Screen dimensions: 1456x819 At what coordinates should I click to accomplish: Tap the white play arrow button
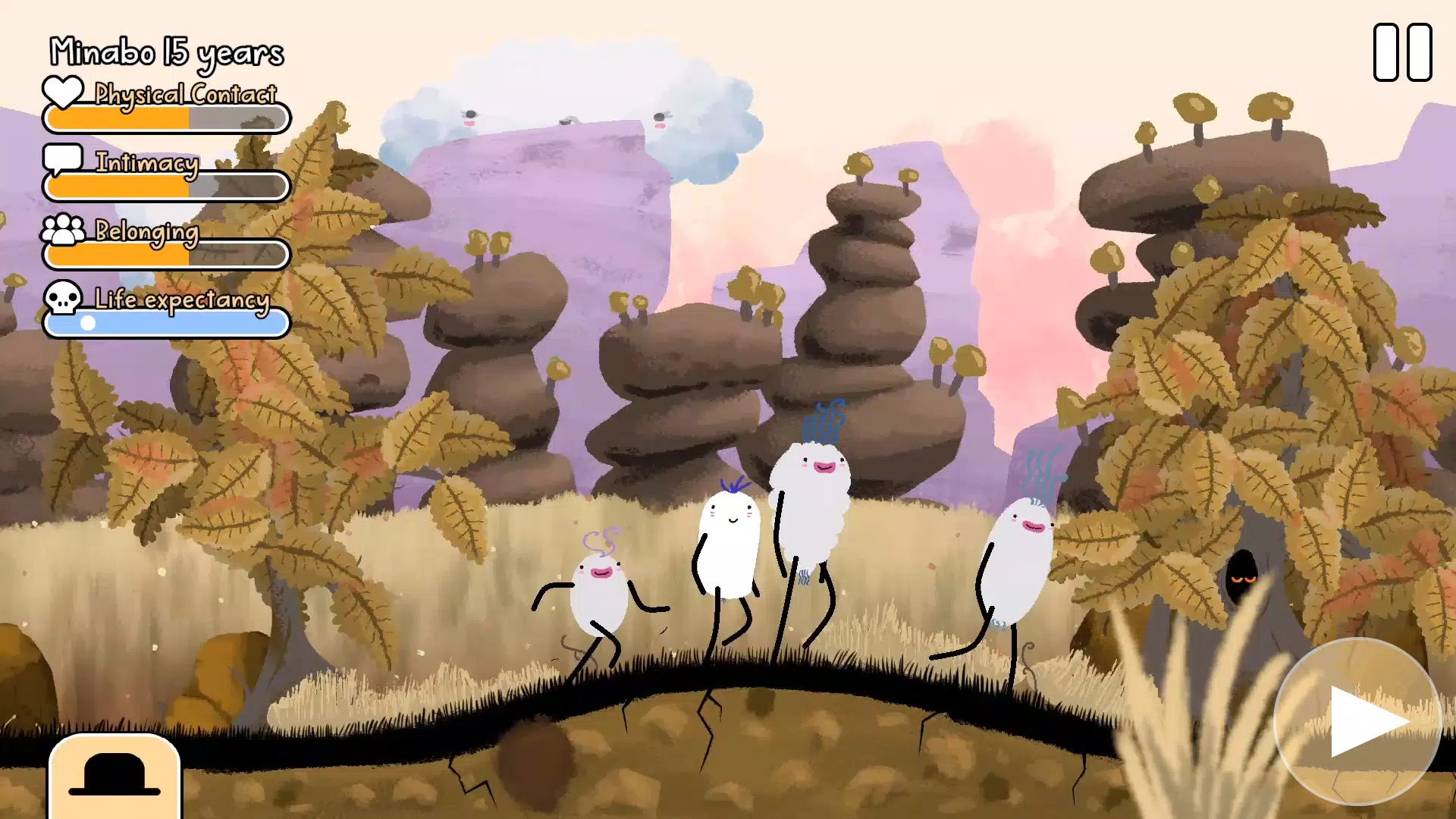point(1358,721)
